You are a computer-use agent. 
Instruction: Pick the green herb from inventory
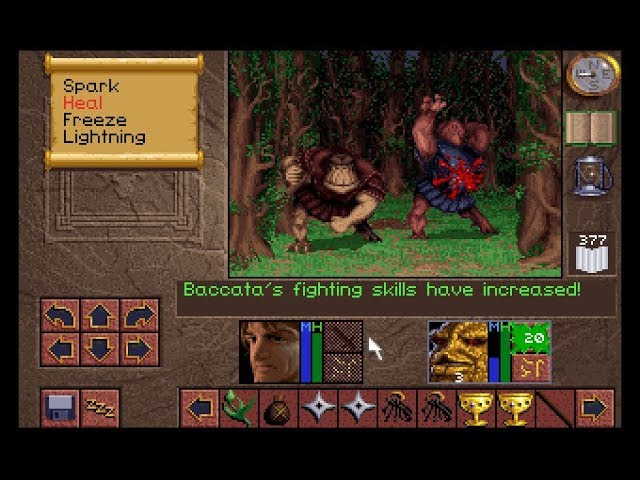pyautogui.click(x=237, y=408)
